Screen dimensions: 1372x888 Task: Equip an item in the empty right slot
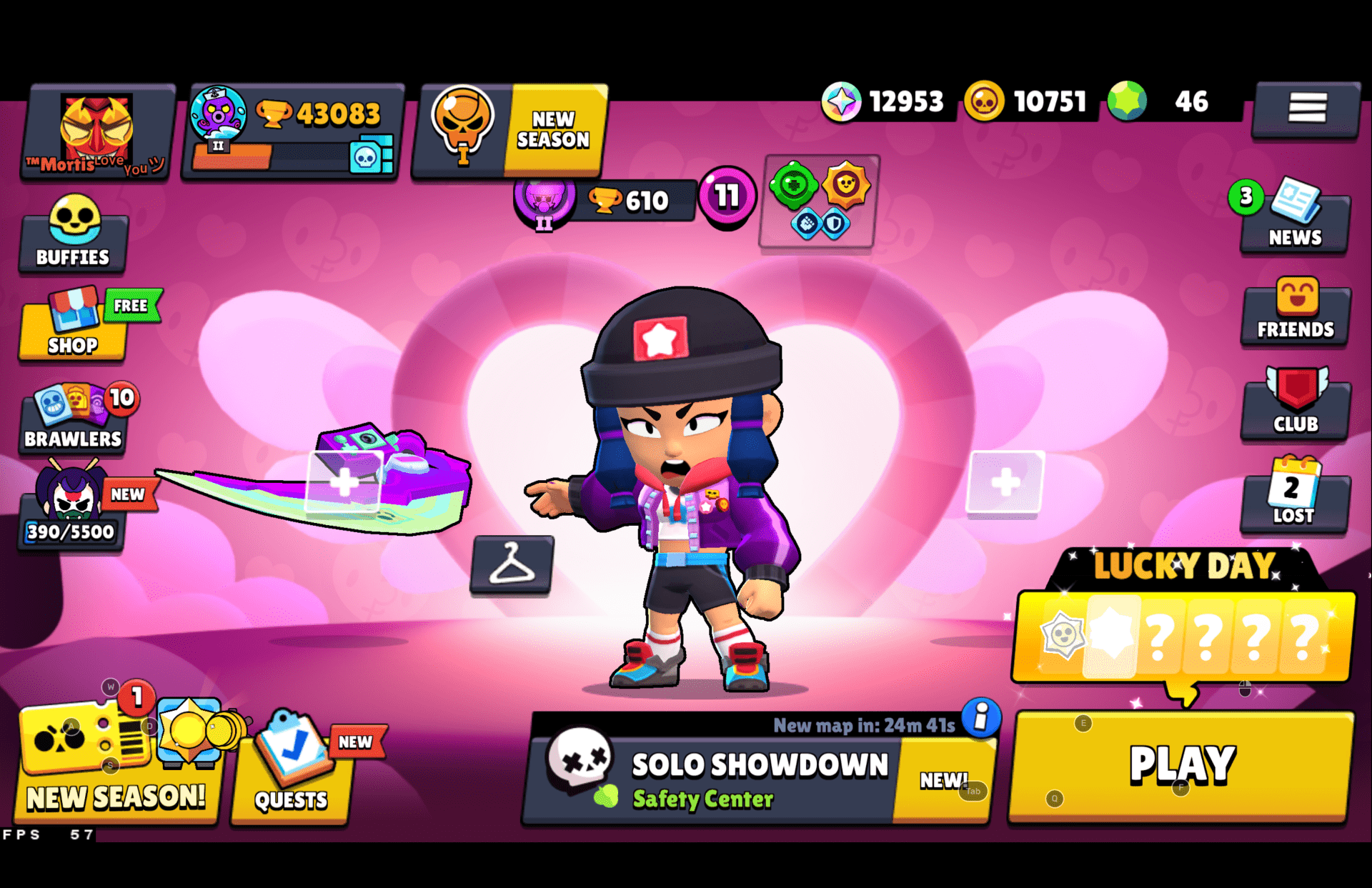pos(1007,484)
